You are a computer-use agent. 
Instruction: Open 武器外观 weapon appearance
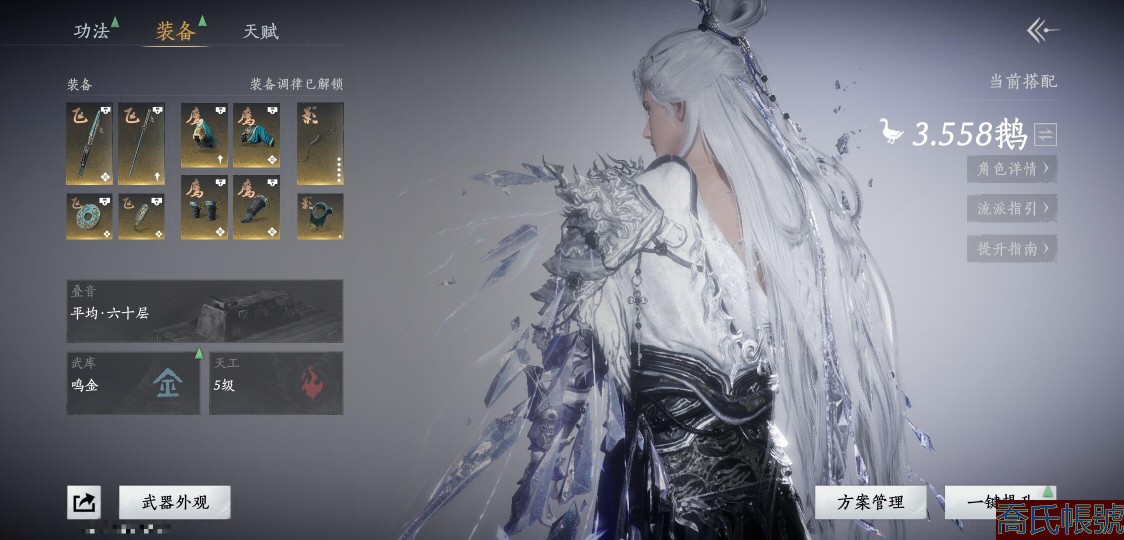click(174, 502)
